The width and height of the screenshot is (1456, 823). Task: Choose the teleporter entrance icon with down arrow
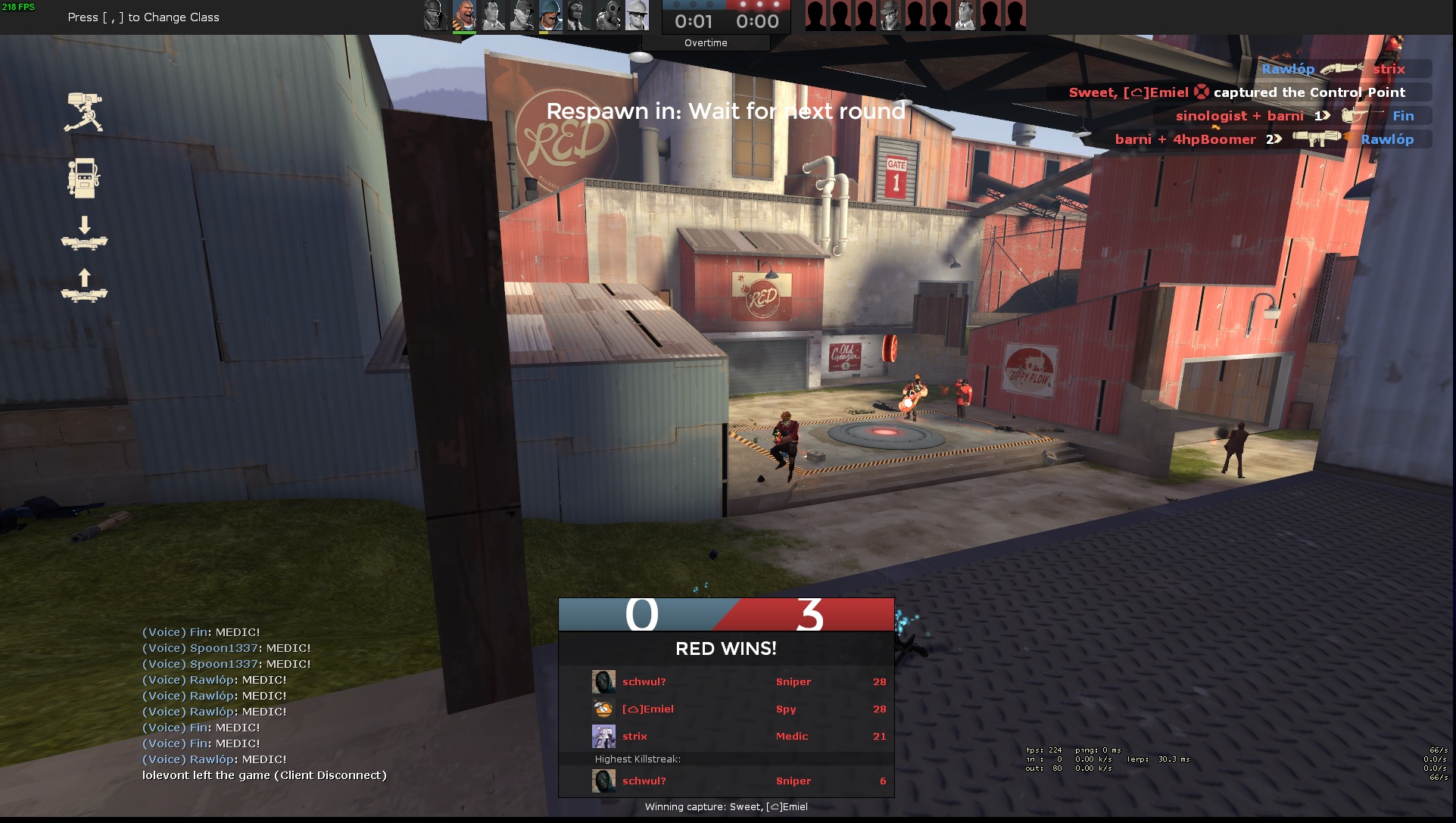point(84,234)
